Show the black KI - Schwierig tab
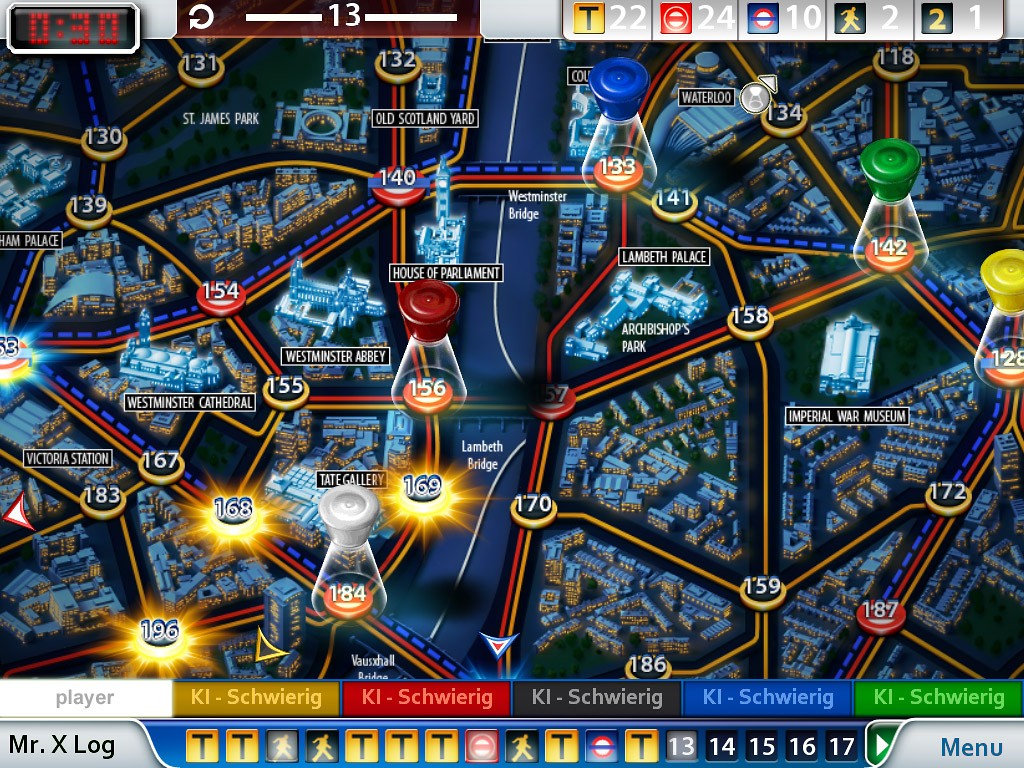Viewport: 1024px width, 768px height. [x=597, y=697]
